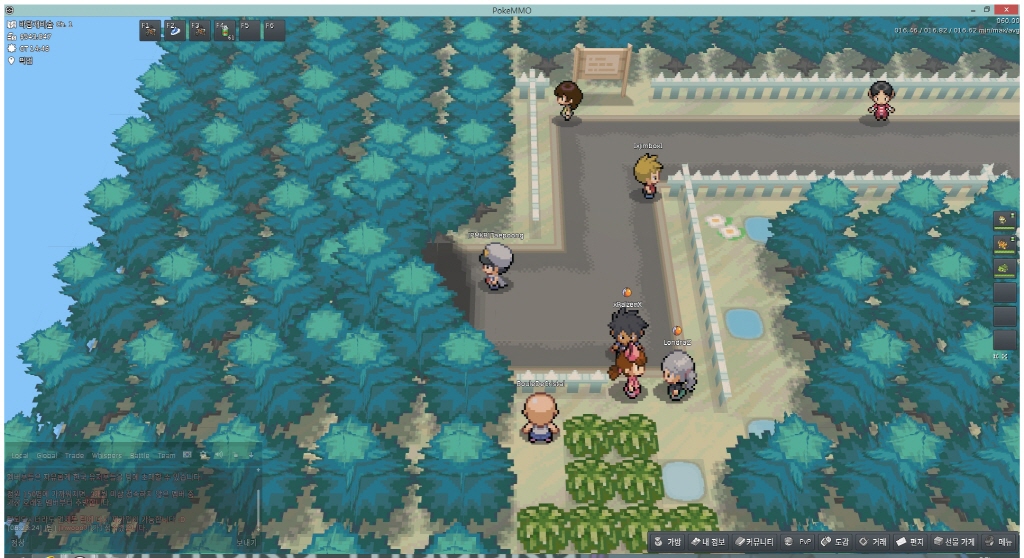Switch to the Trade chat tab
This screenshot has height=558, width=1024.
click(76, 455)
